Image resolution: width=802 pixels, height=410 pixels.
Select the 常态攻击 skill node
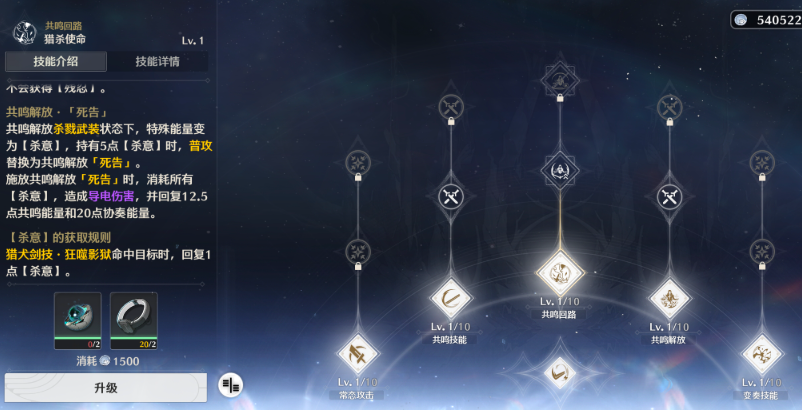pos(356,353)
